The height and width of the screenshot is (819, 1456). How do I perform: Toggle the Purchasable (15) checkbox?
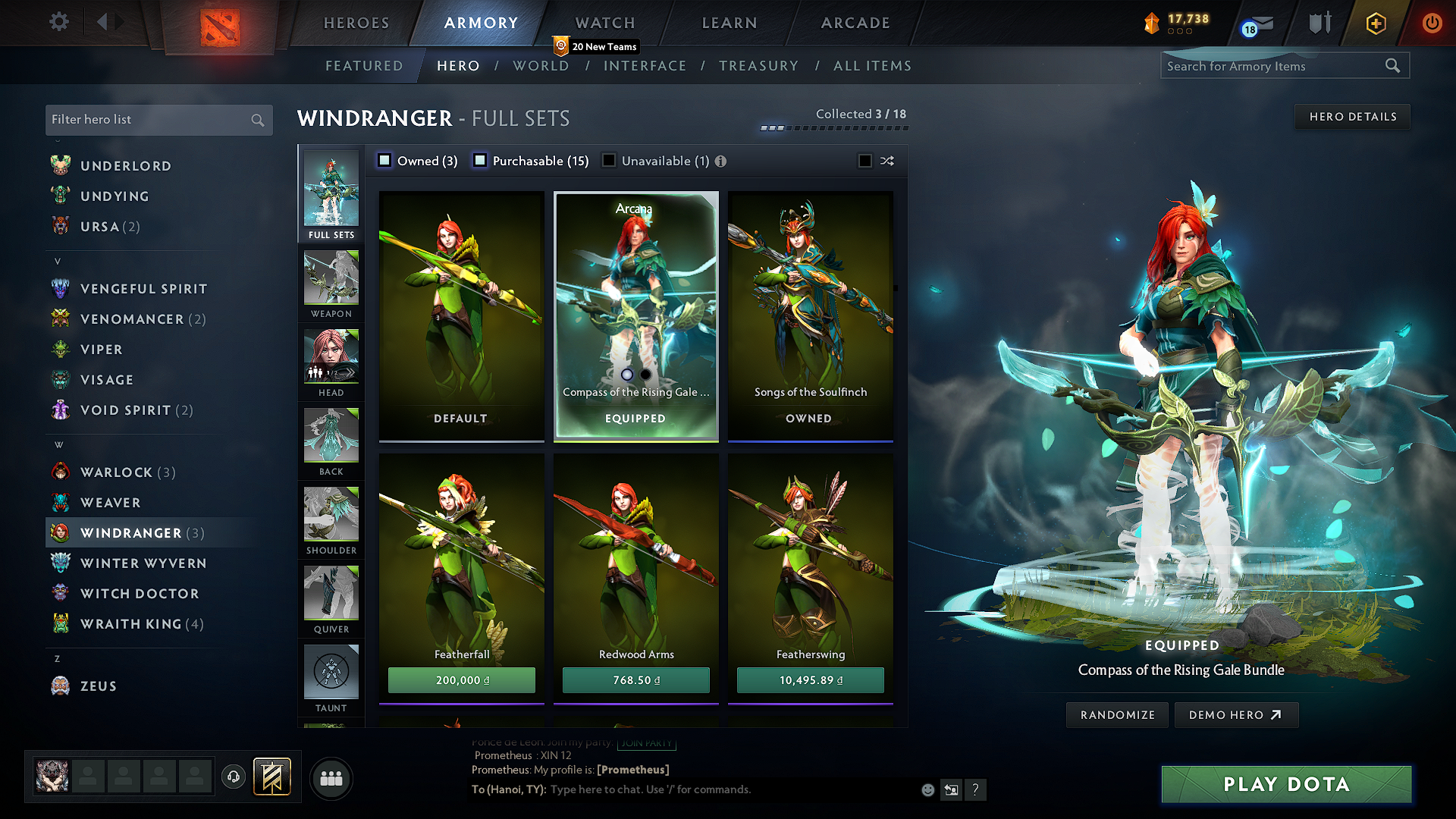tap(479, 161)
